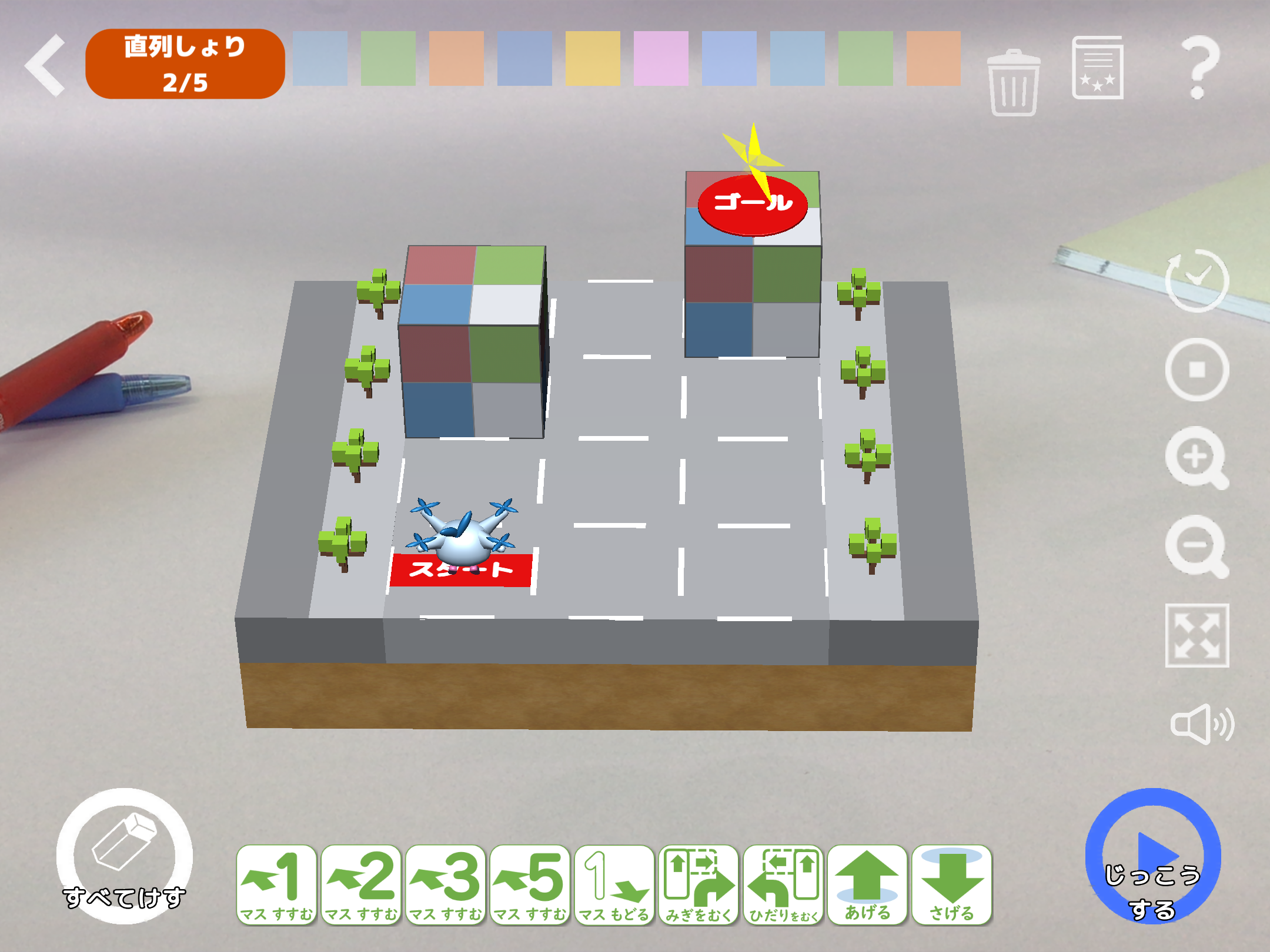Screen dimensions: 1270x952
Task: Tap the trash can icon
Action: 1013,83
